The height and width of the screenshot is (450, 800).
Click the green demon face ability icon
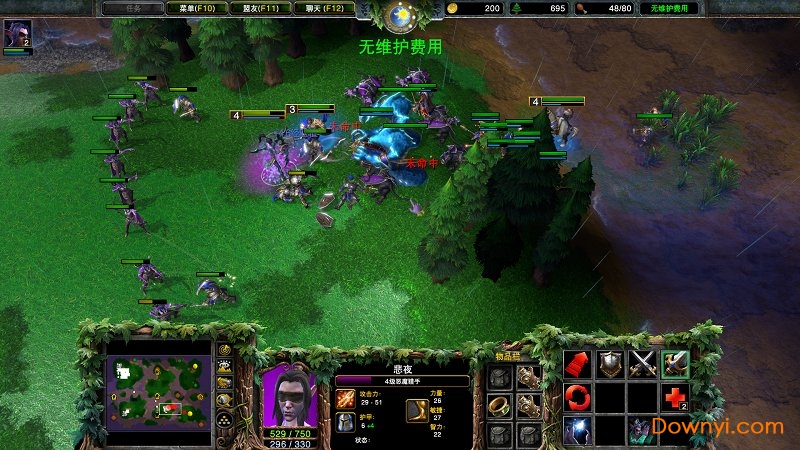[x=642, y=430]
